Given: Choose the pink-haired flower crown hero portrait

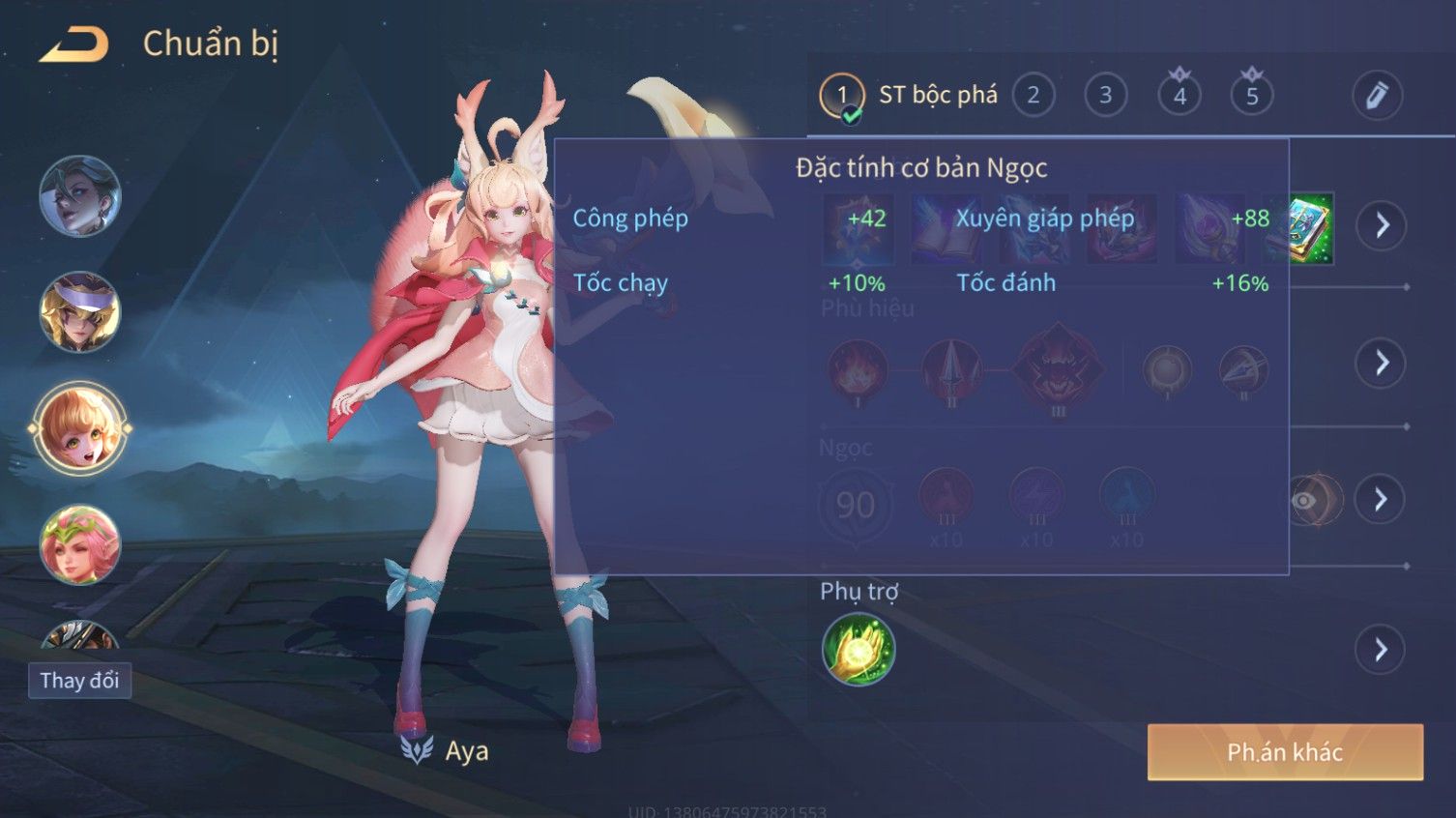Looking at the screenshot, I should point(79,544).
